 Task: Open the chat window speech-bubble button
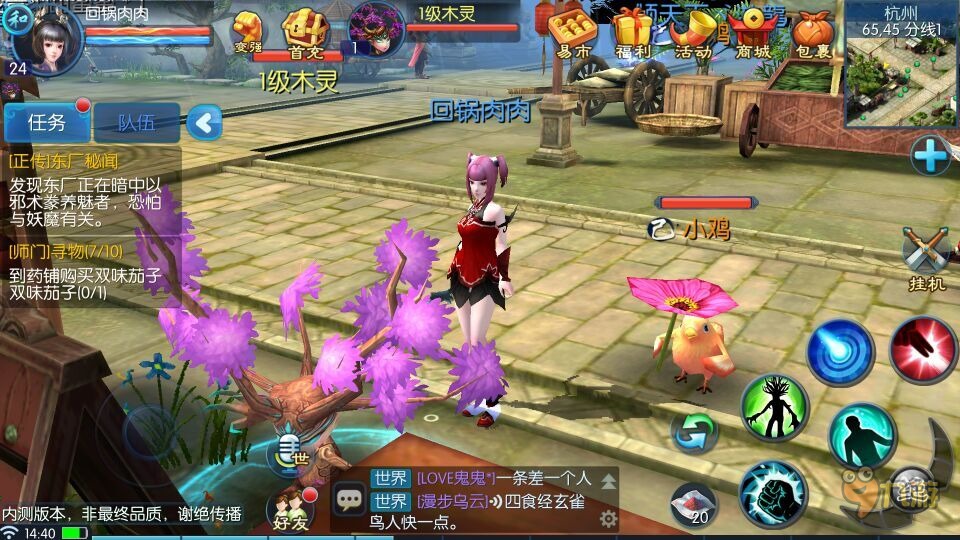point(350,498)
